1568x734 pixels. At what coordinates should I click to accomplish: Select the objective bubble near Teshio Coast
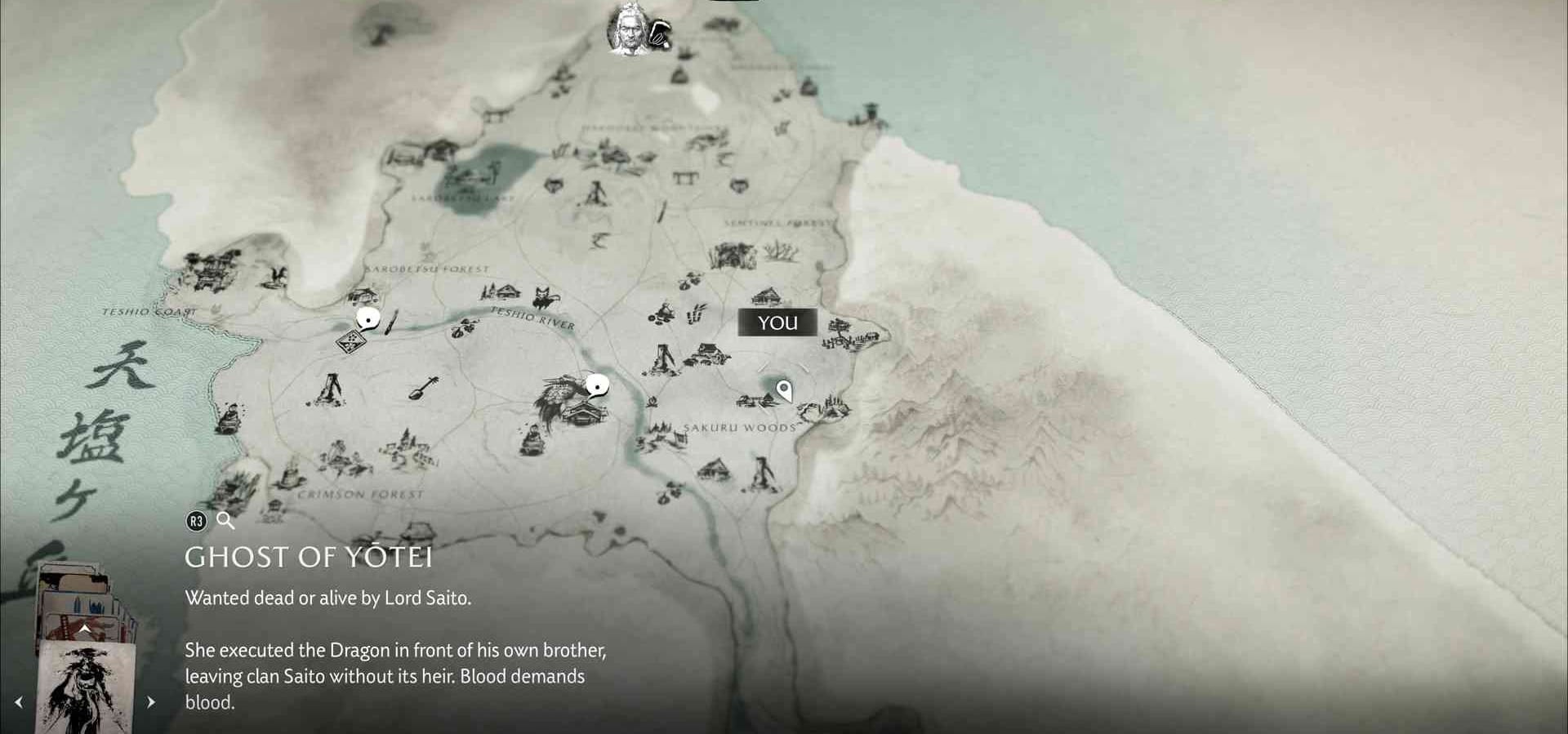pos(368,319)
